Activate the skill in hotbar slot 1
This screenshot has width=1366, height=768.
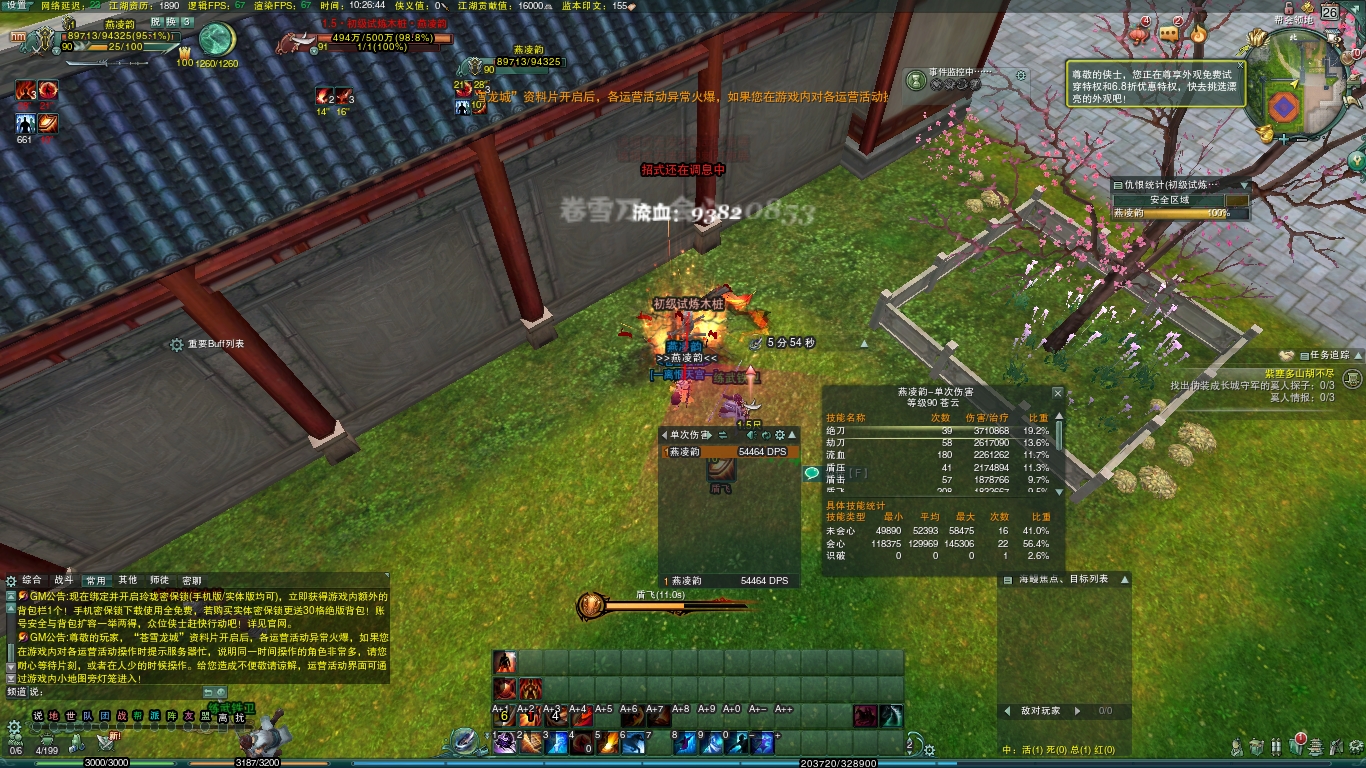(x=506, y=743)
